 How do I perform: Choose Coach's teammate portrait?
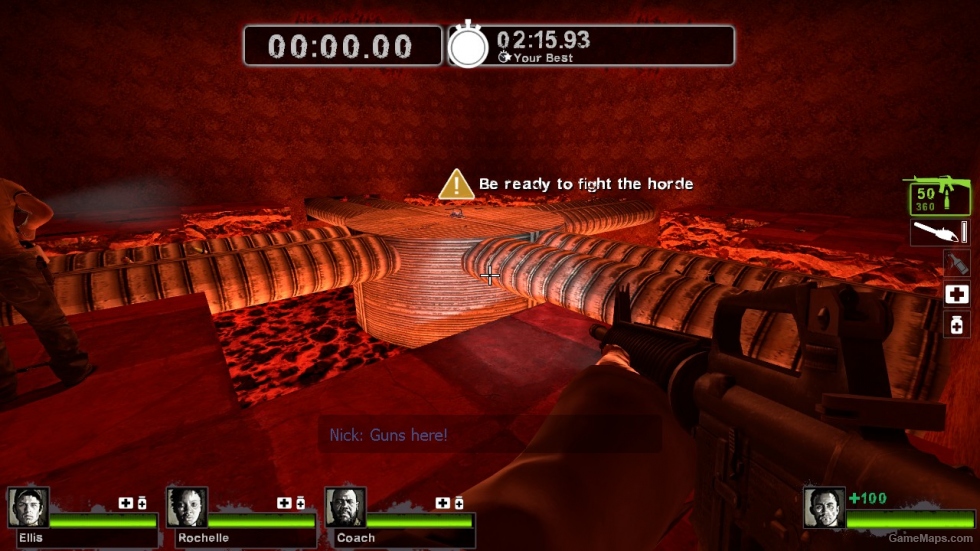click(346, 507)
